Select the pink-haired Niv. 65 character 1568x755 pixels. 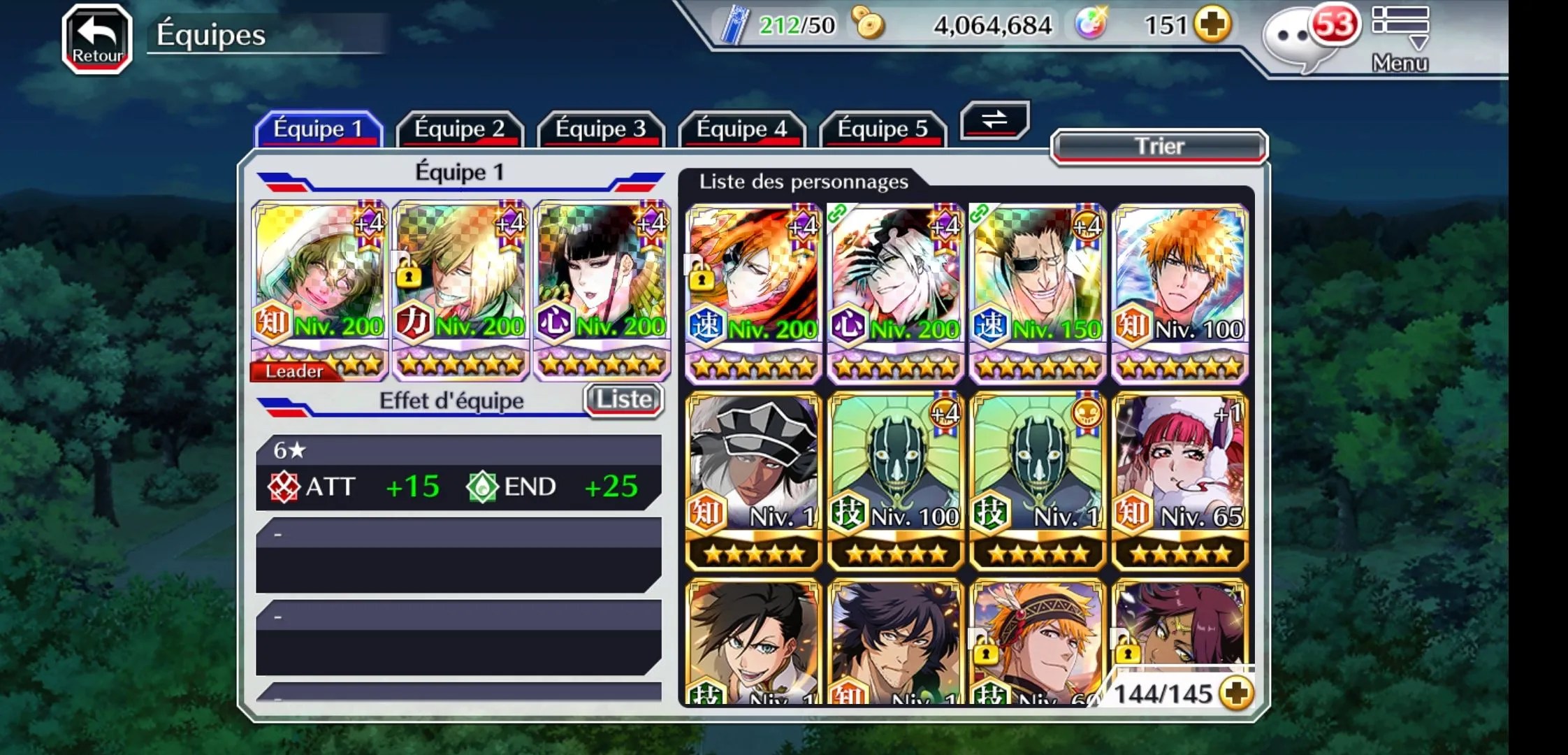click(x=1179, y=480)
